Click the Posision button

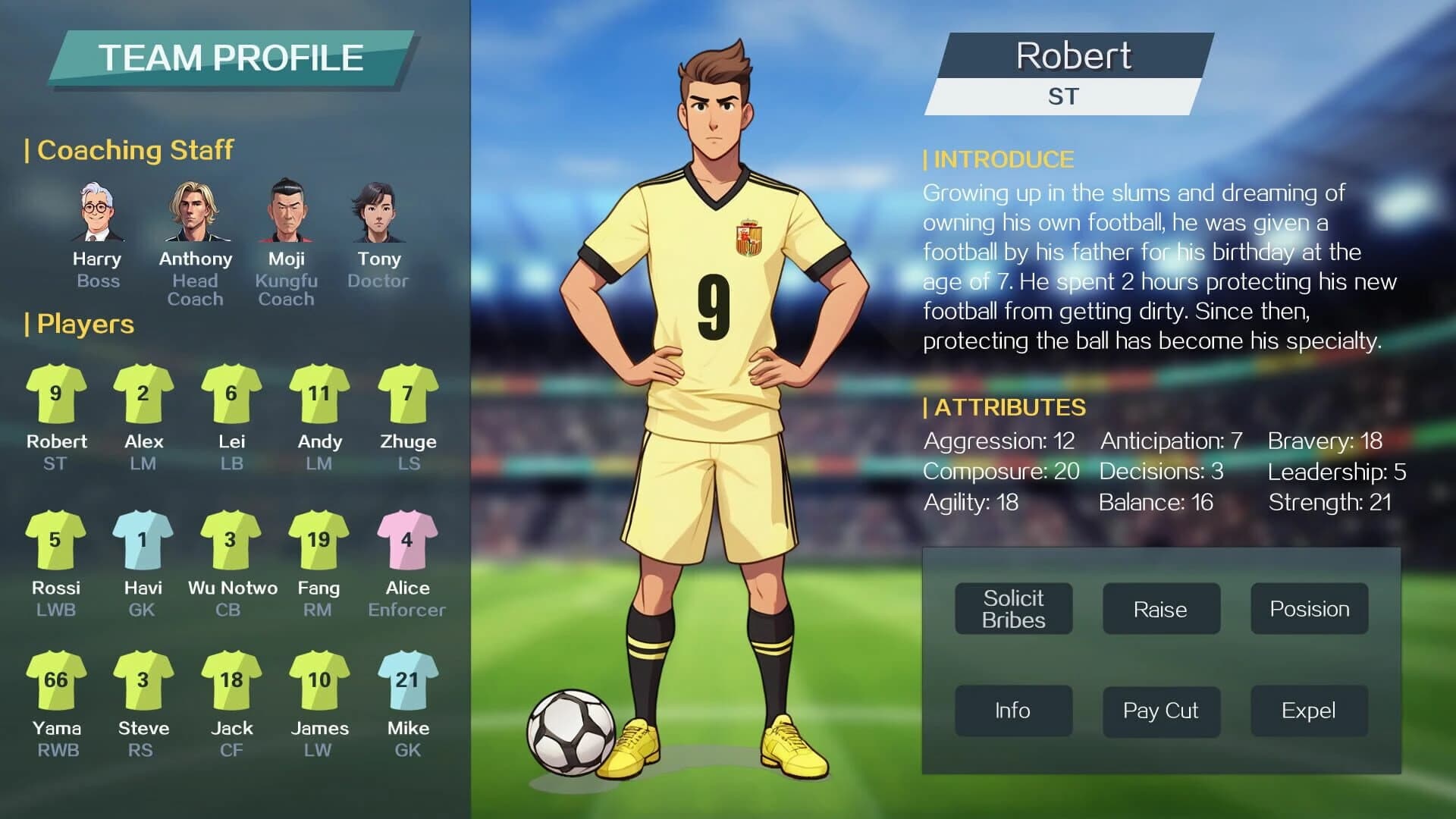(1308, 609)
